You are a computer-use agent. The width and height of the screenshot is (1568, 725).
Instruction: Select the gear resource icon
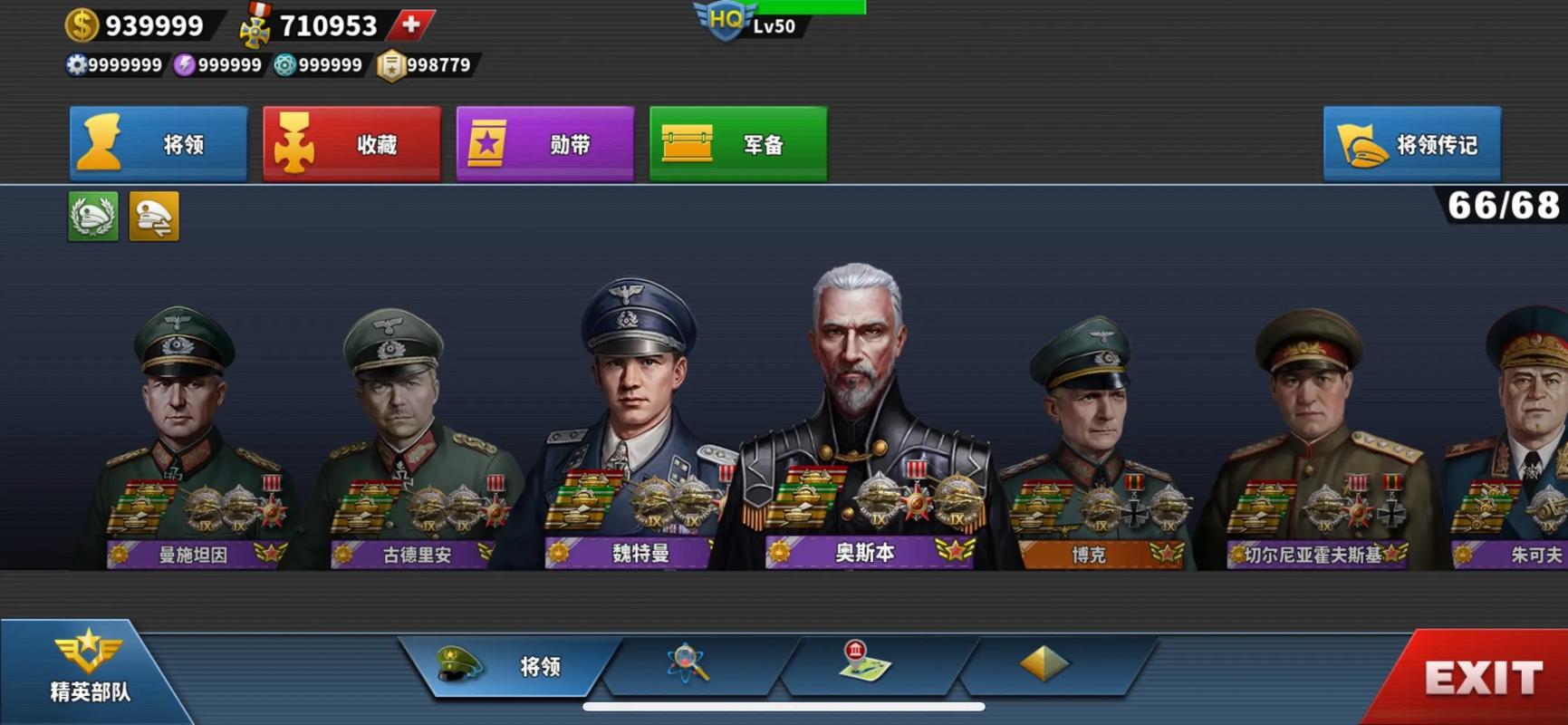pos(77,65)
